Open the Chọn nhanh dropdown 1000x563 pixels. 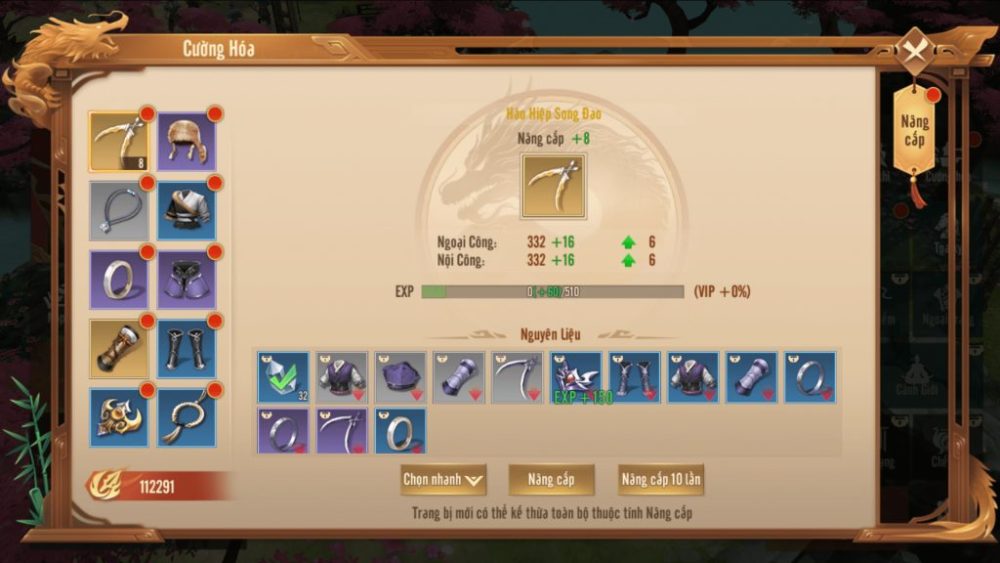443,479
